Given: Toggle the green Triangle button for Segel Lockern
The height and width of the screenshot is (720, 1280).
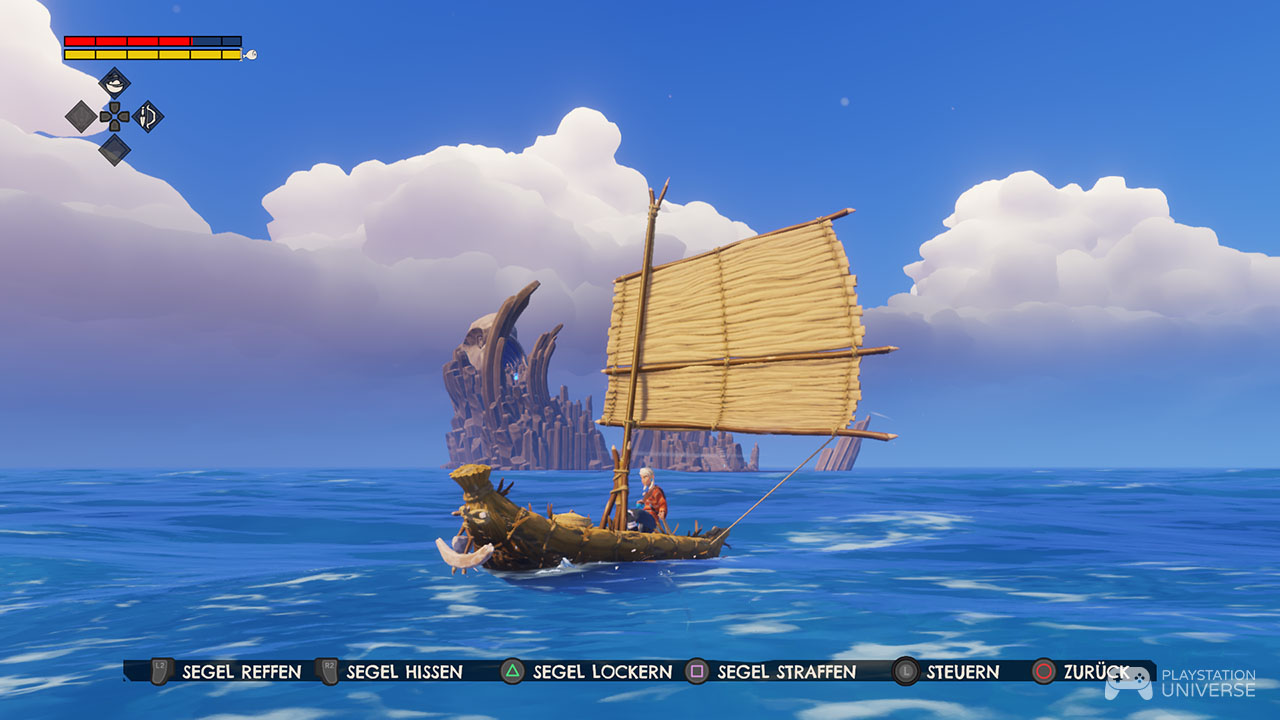Looking at the screenshot, I should click(513, 672).
